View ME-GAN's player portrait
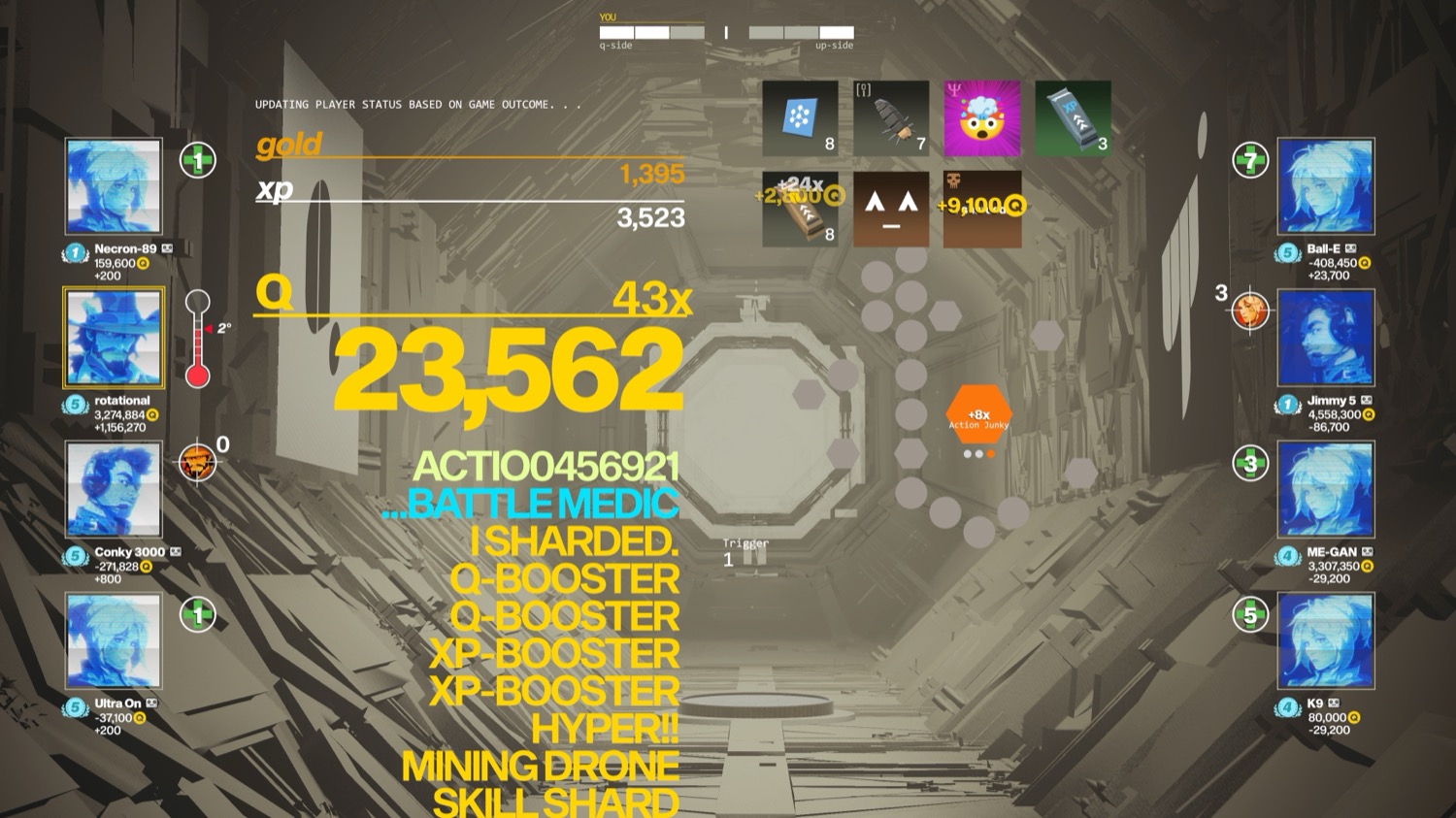This screenshot has height=818, width=1456. pyautogui.click(x=1326, y=489)
